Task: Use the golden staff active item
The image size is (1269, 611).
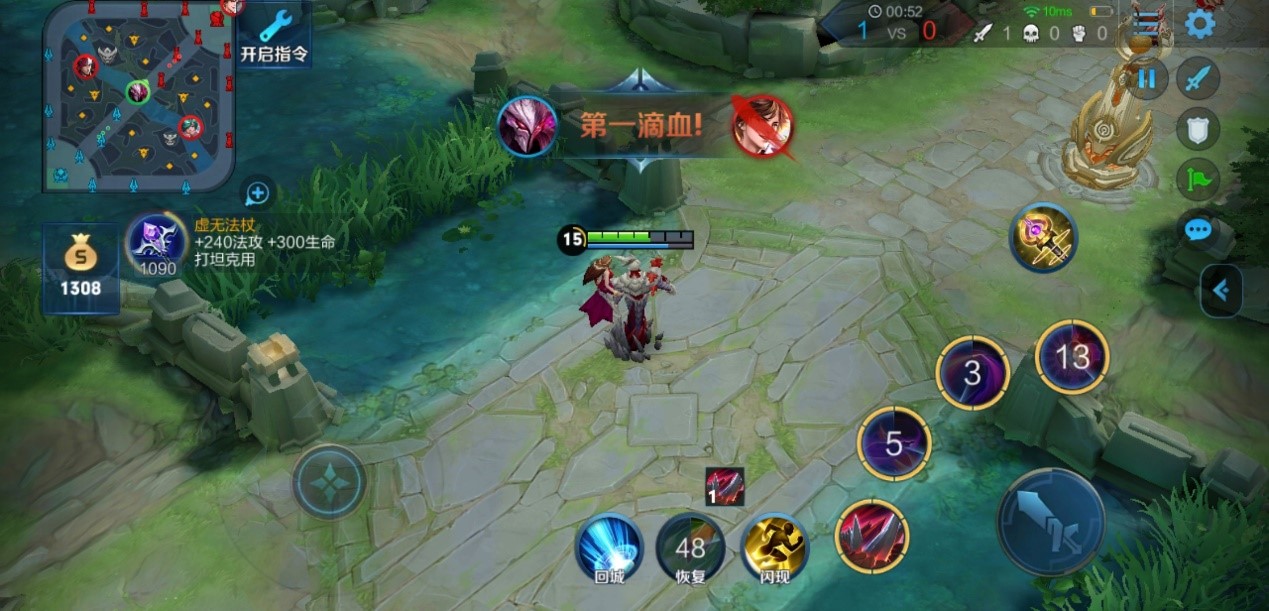Action: (1043, 238)
